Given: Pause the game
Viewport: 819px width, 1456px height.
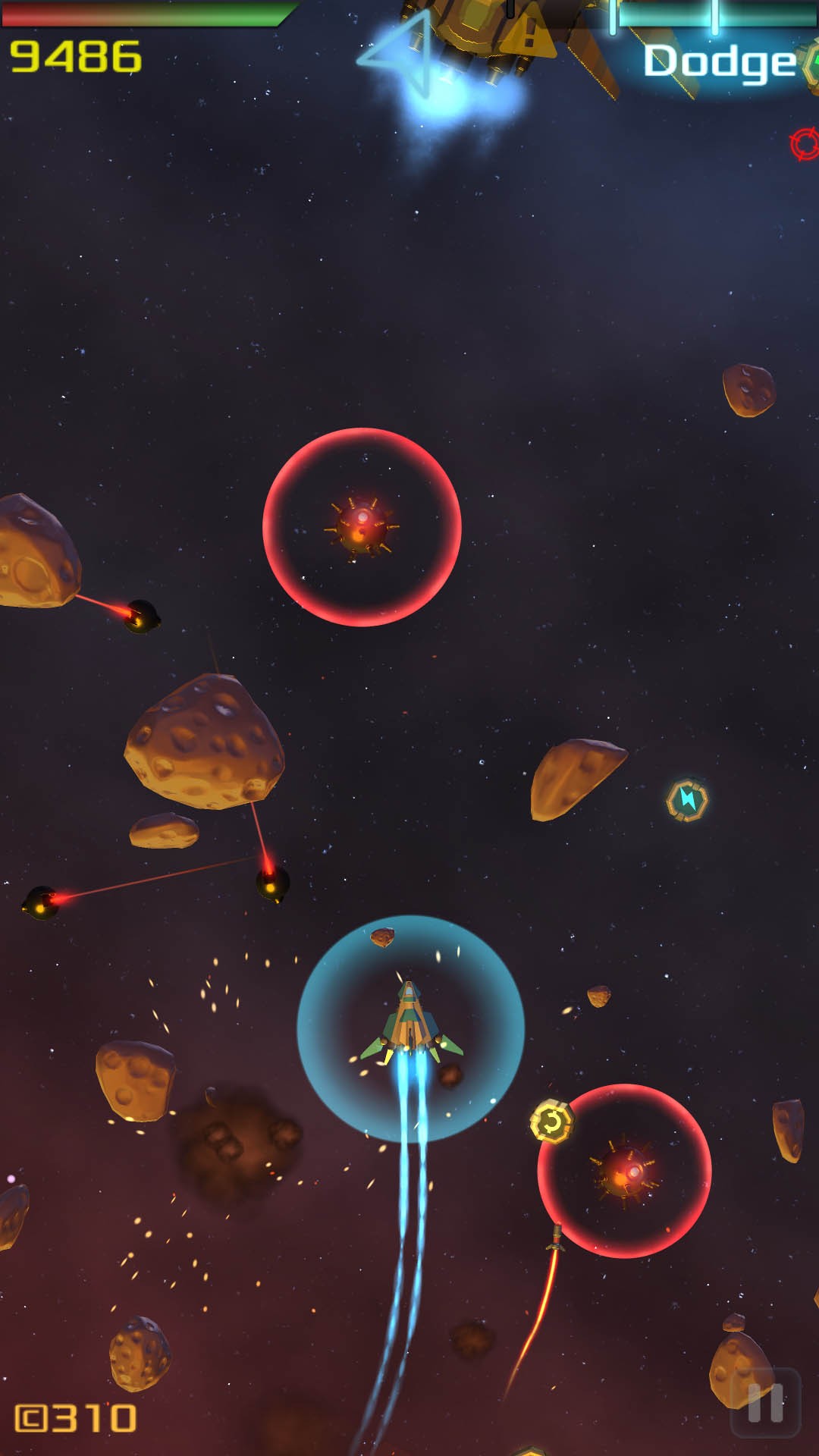Looking at the screenshot, I should pos(765,1403).
